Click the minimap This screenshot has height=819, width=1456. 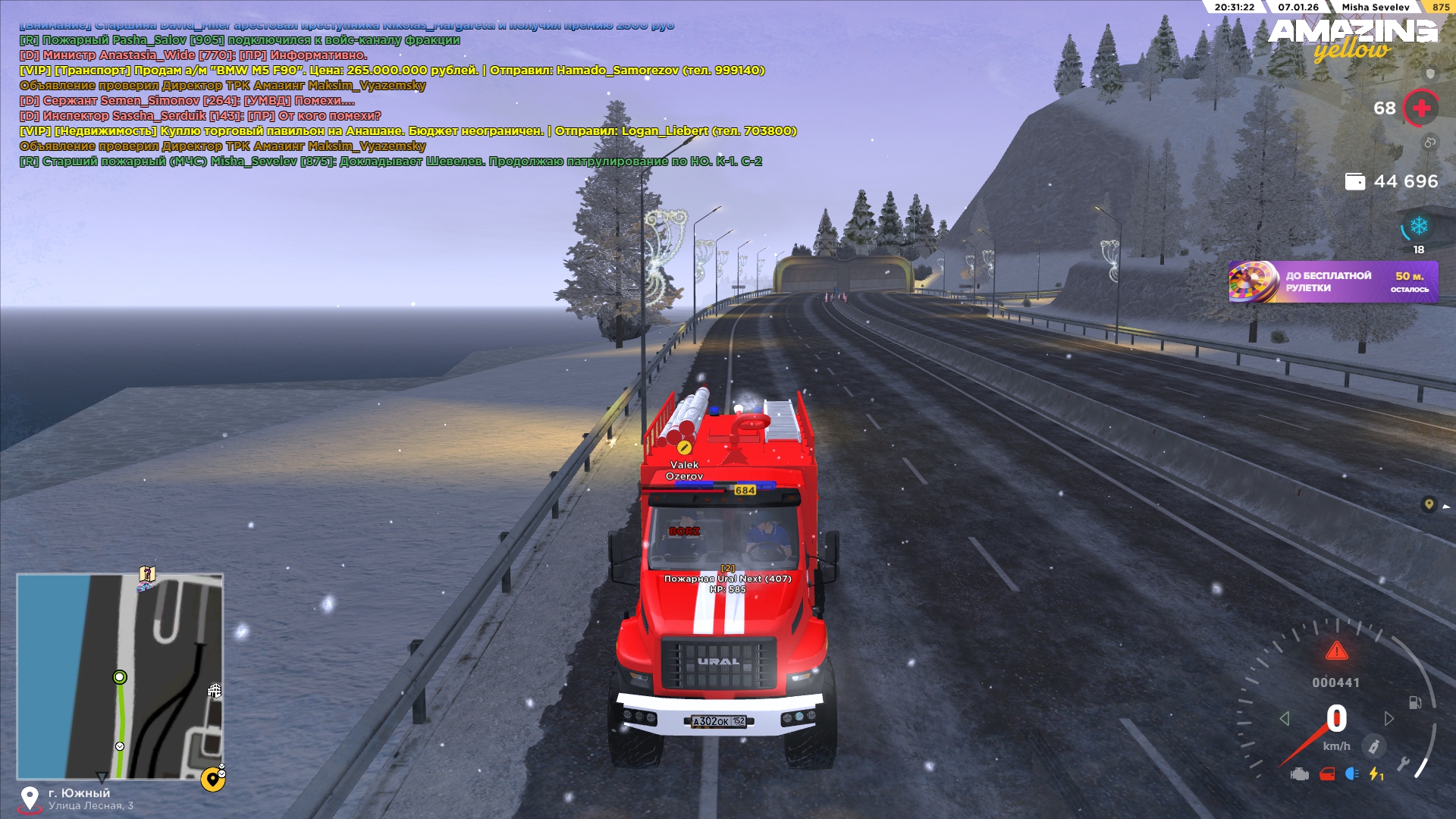120,676
